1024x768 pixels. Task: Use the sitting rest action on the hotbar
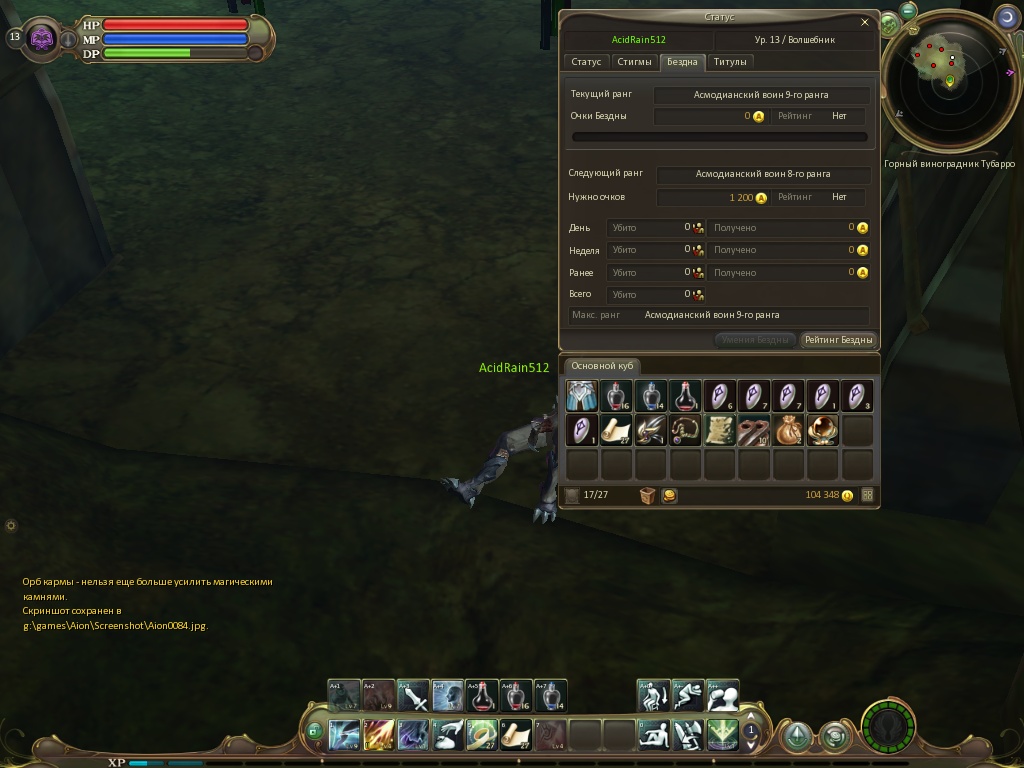pos(655,735)
